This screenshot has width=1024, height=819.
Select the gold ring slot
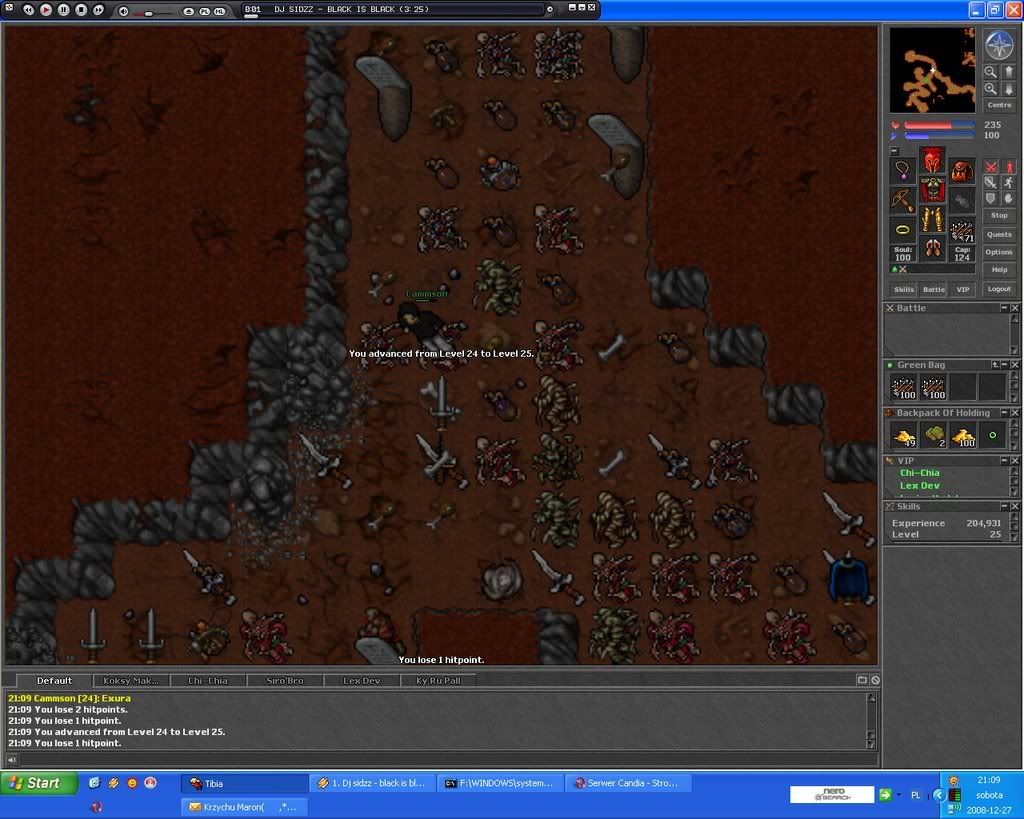[903, 229]
